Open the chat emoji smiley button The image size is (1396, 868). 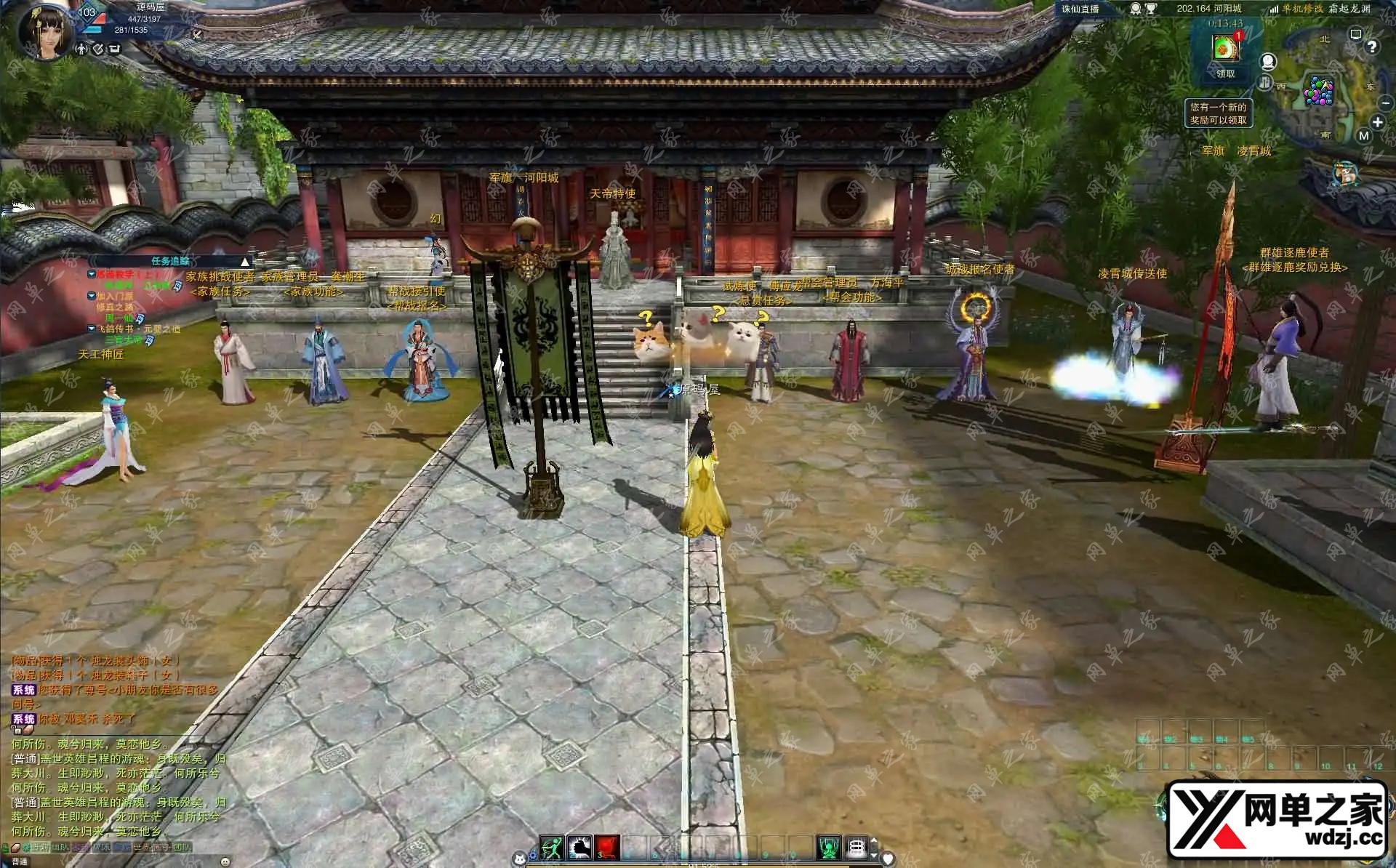pyautogui.click(x=224, y=861)
